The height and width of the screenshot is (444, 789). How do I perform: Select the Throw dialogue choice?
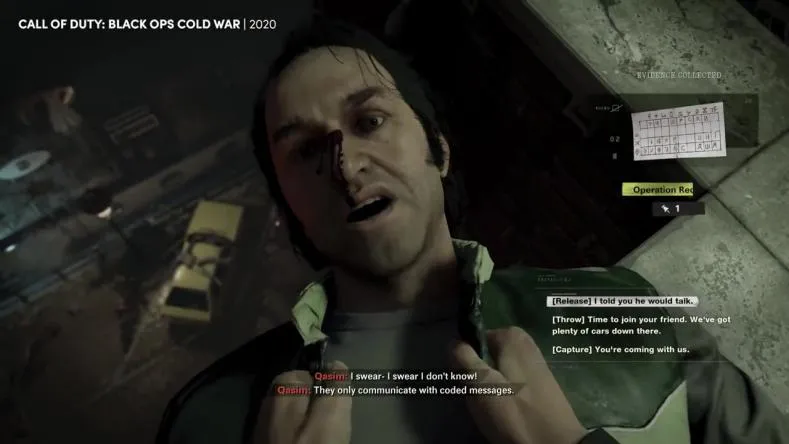[640, 325]
